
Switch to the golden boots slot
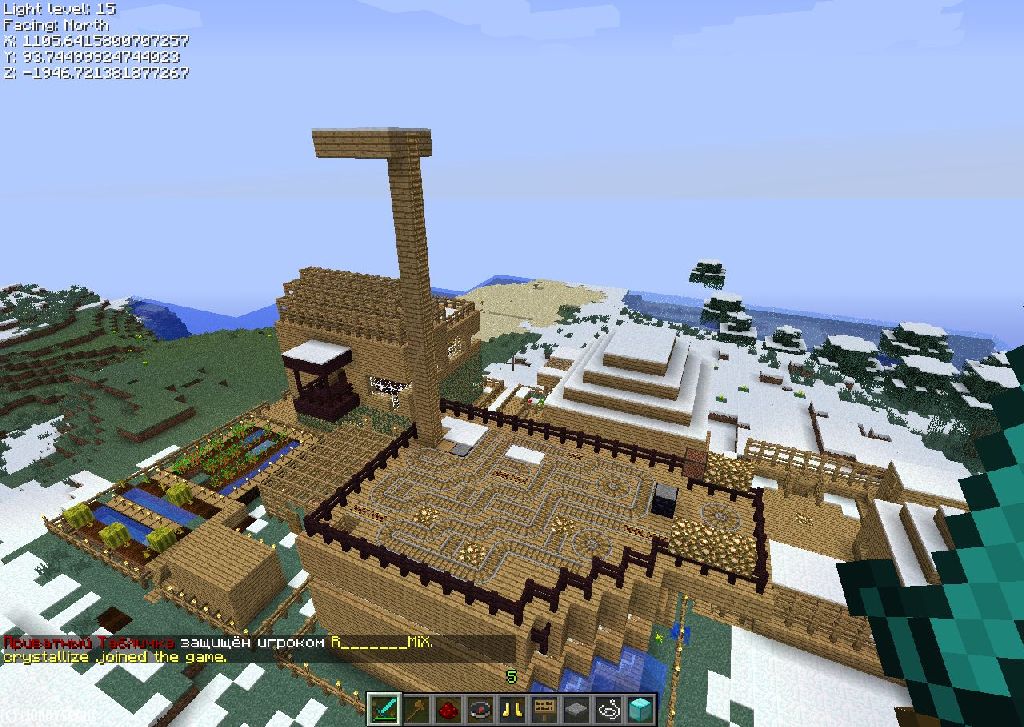pyautogui.click(x=513, y=709)
